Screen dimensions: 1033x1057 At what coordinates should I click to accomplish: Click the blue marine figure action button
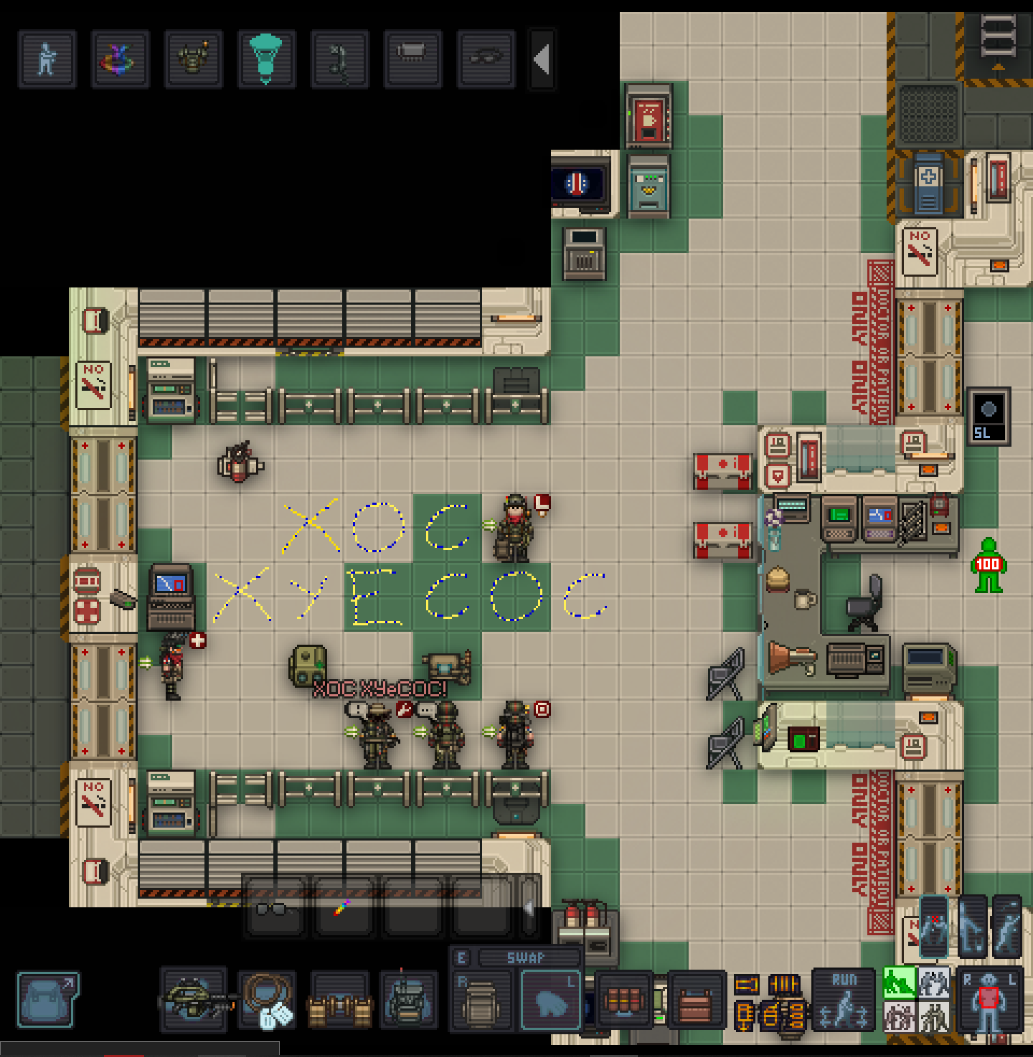(47, 59)
